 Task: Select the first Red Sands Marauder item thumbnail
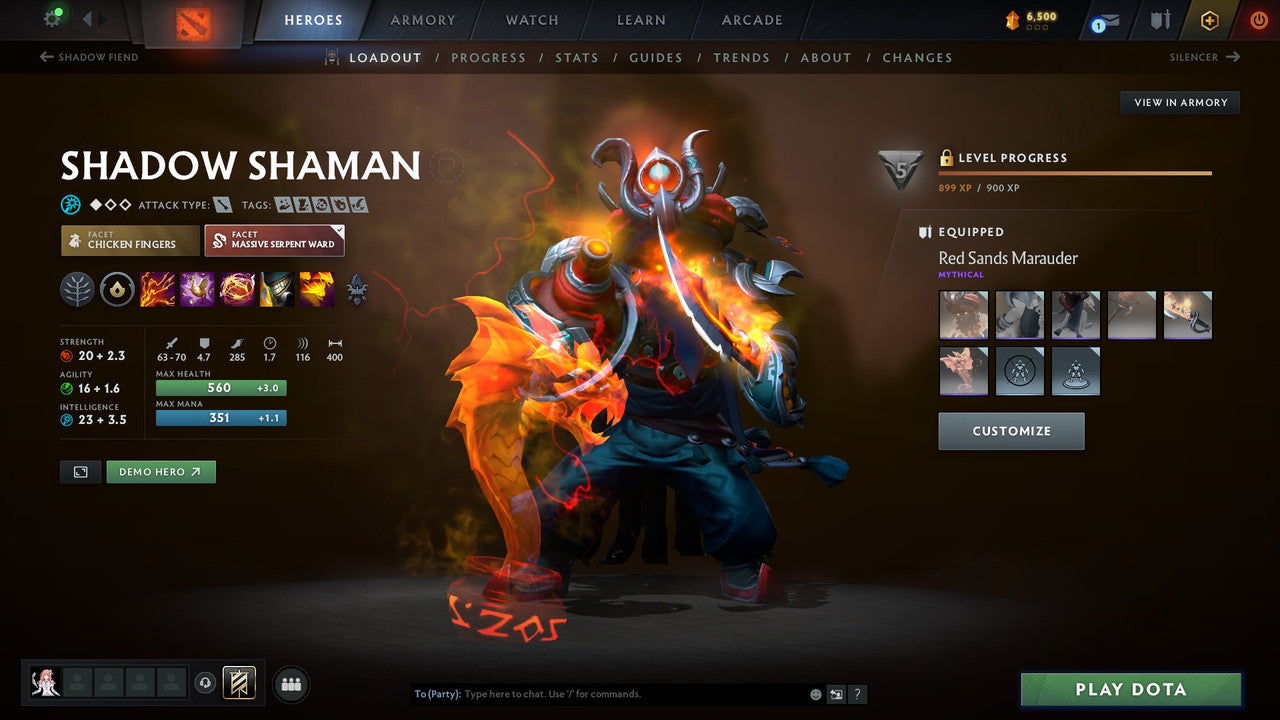[963, 314]
